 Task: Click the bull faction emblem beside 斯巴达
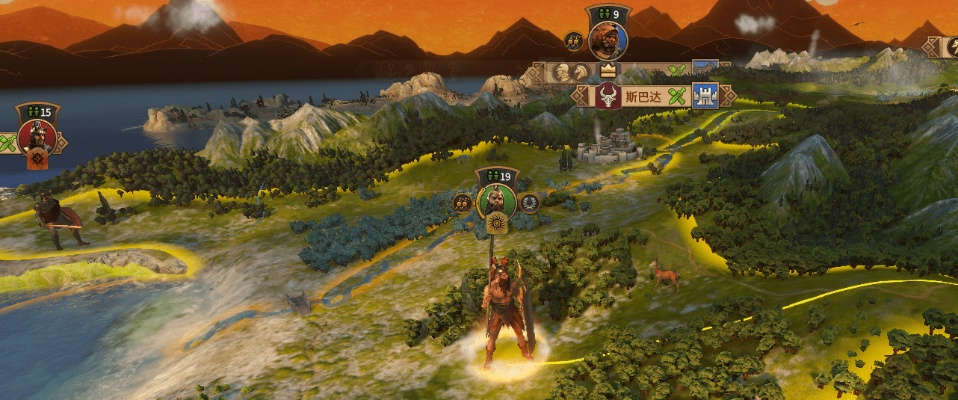(607, 97)
